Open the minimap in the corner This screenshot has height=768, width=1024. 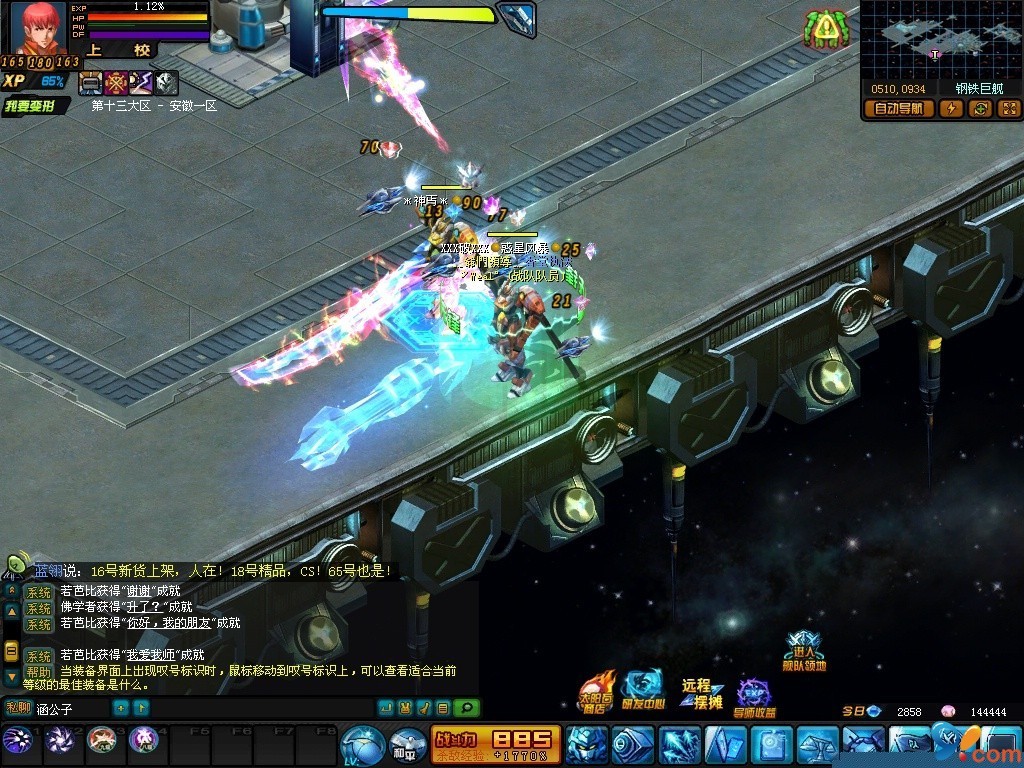coord(940,40)
